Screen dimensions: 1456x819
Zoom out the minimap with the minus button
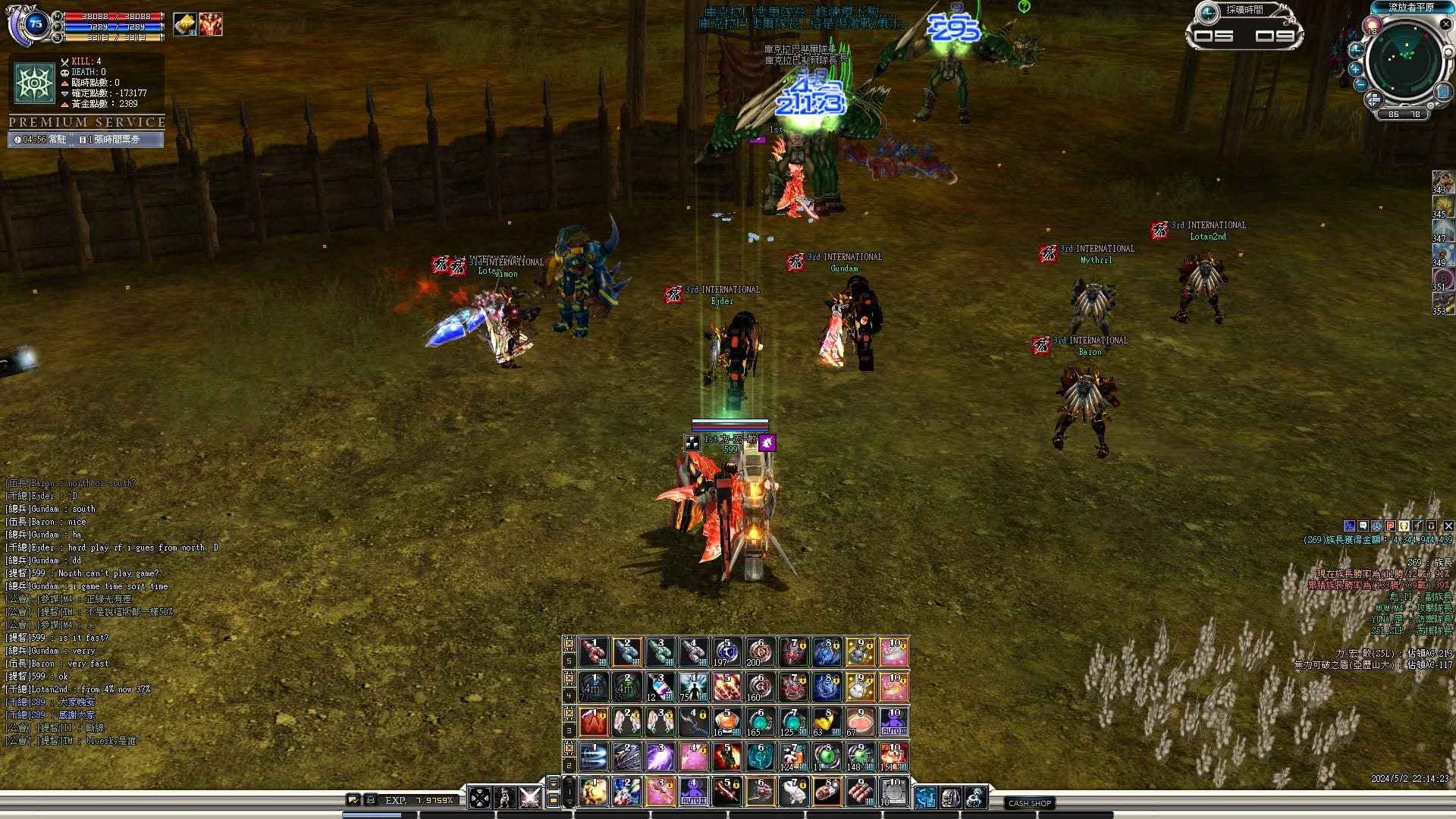click(1360, 84)
